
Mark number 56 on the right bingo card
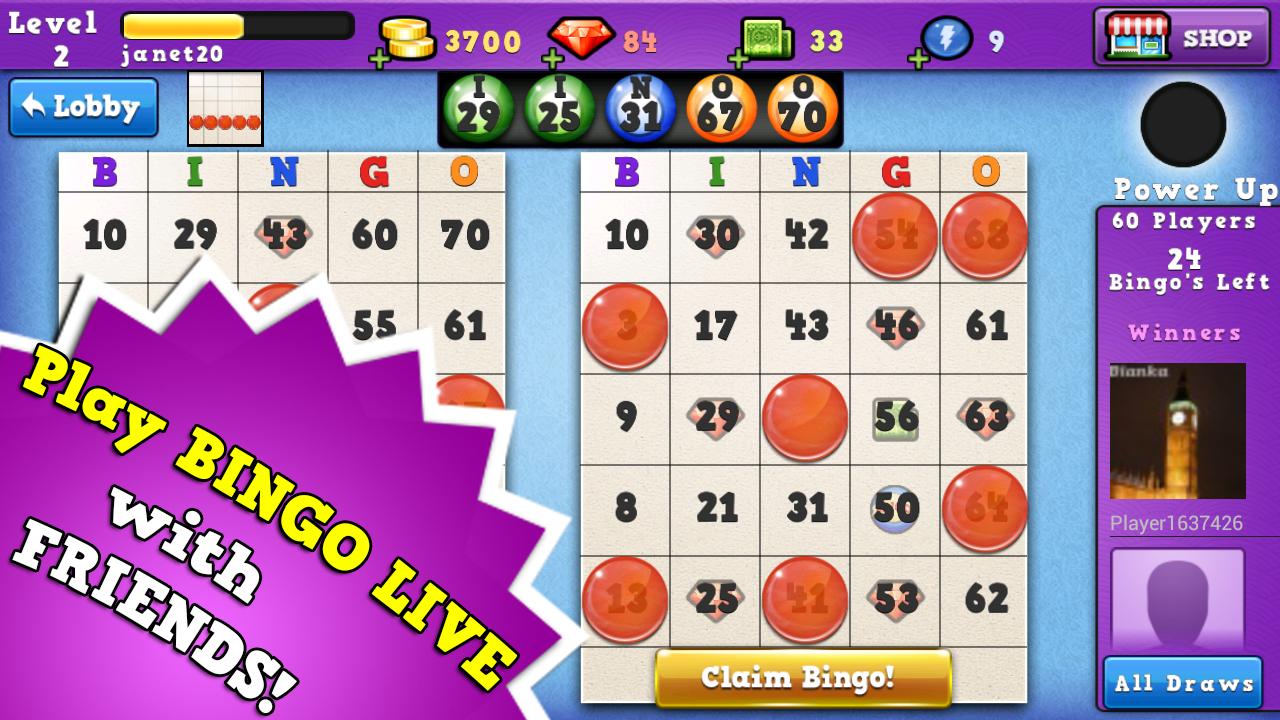click(x=895, y=418)
